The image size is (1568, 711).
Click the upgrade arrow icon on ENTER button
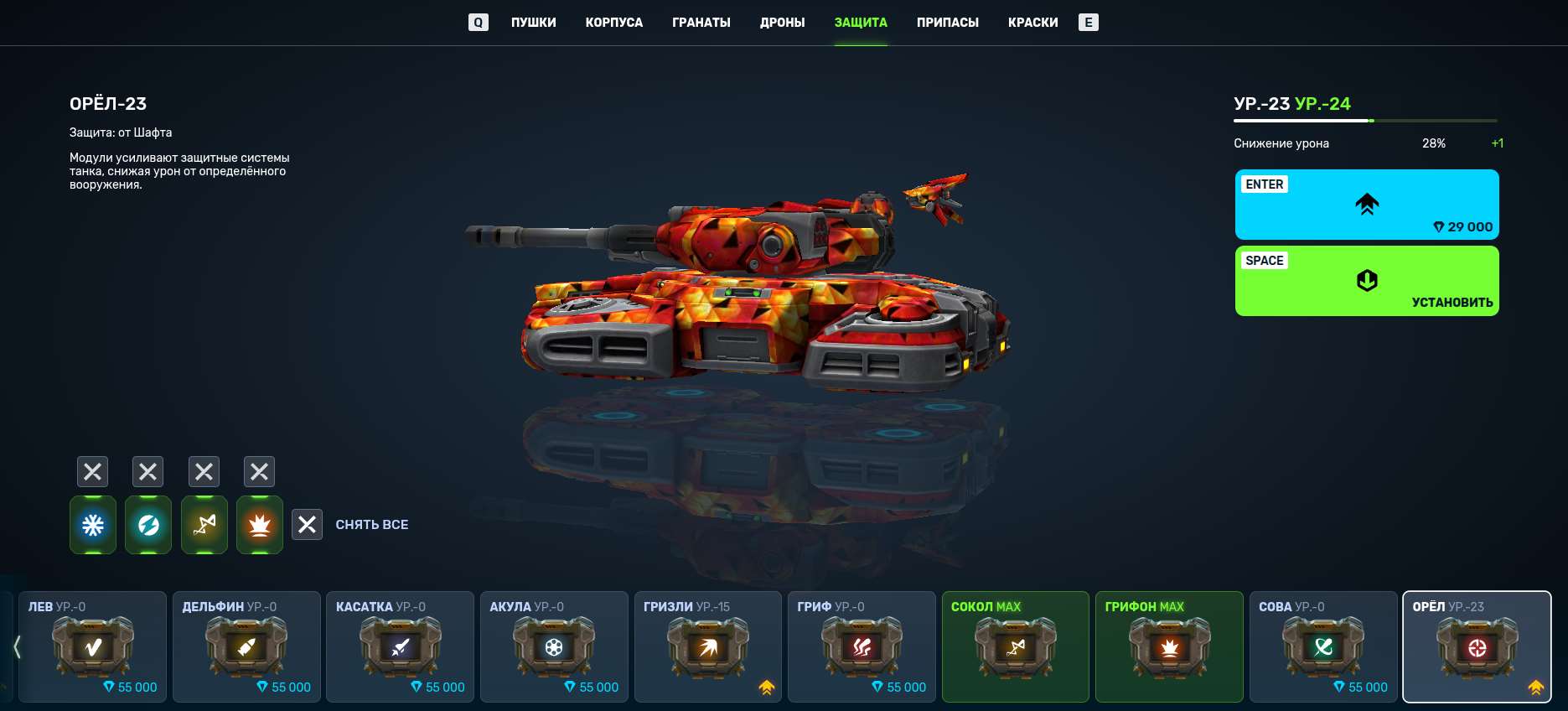pyautogui.click(x=1366, y=204)
